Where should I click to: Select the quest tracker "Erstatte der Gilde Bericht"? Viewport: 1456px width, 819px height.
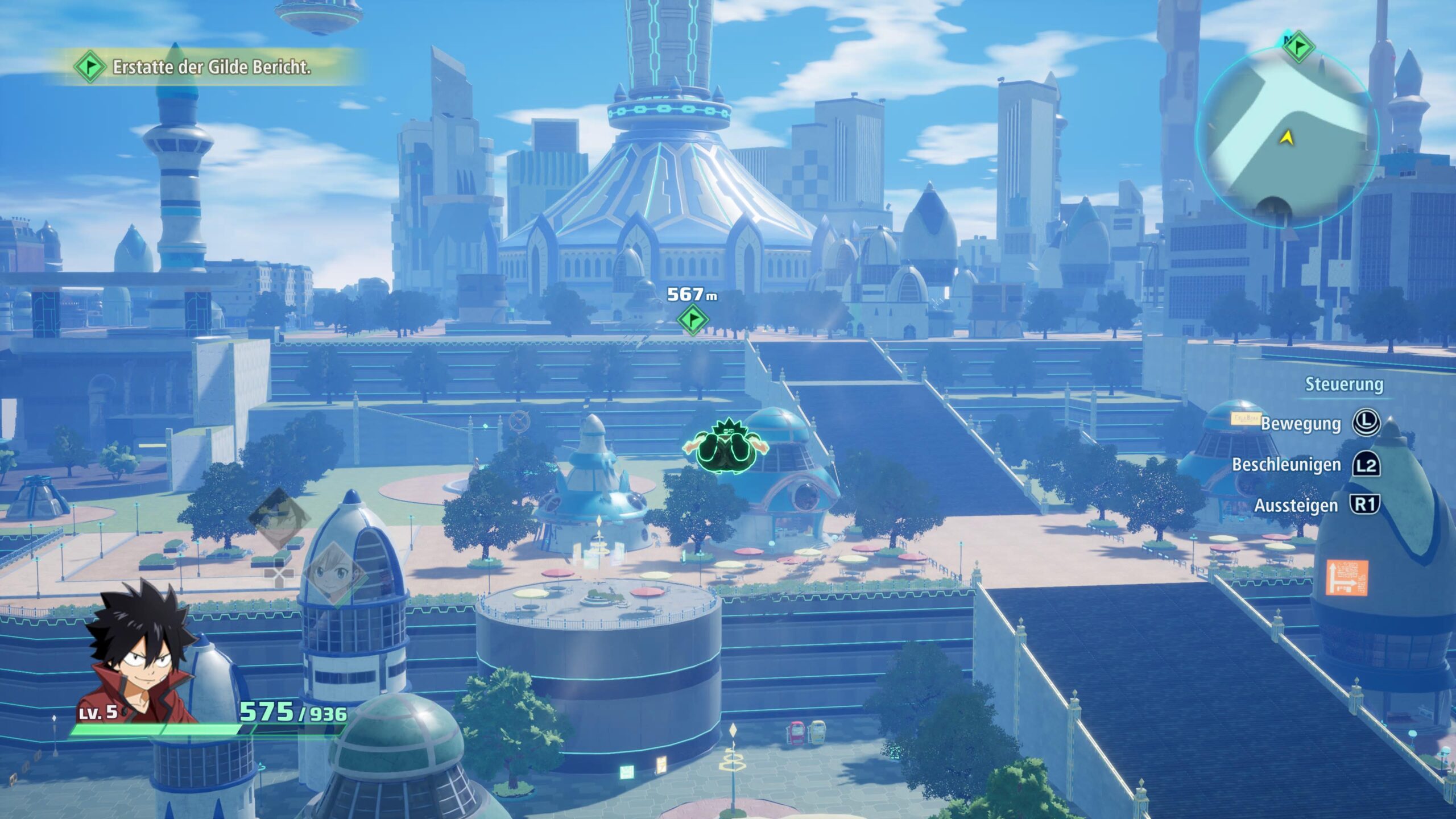[211, 68]
